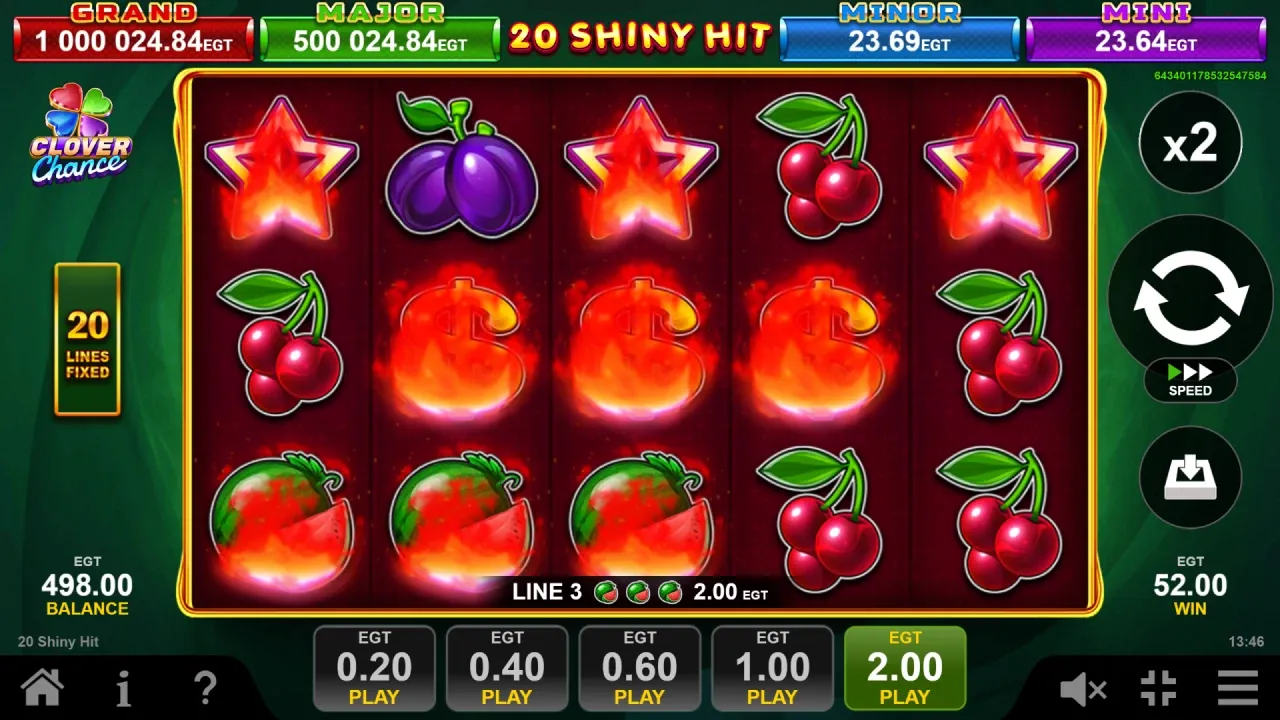Toggle the x2 multiplier feature
This screenshot has width=1280, height=720.
tap(1189, 142)
